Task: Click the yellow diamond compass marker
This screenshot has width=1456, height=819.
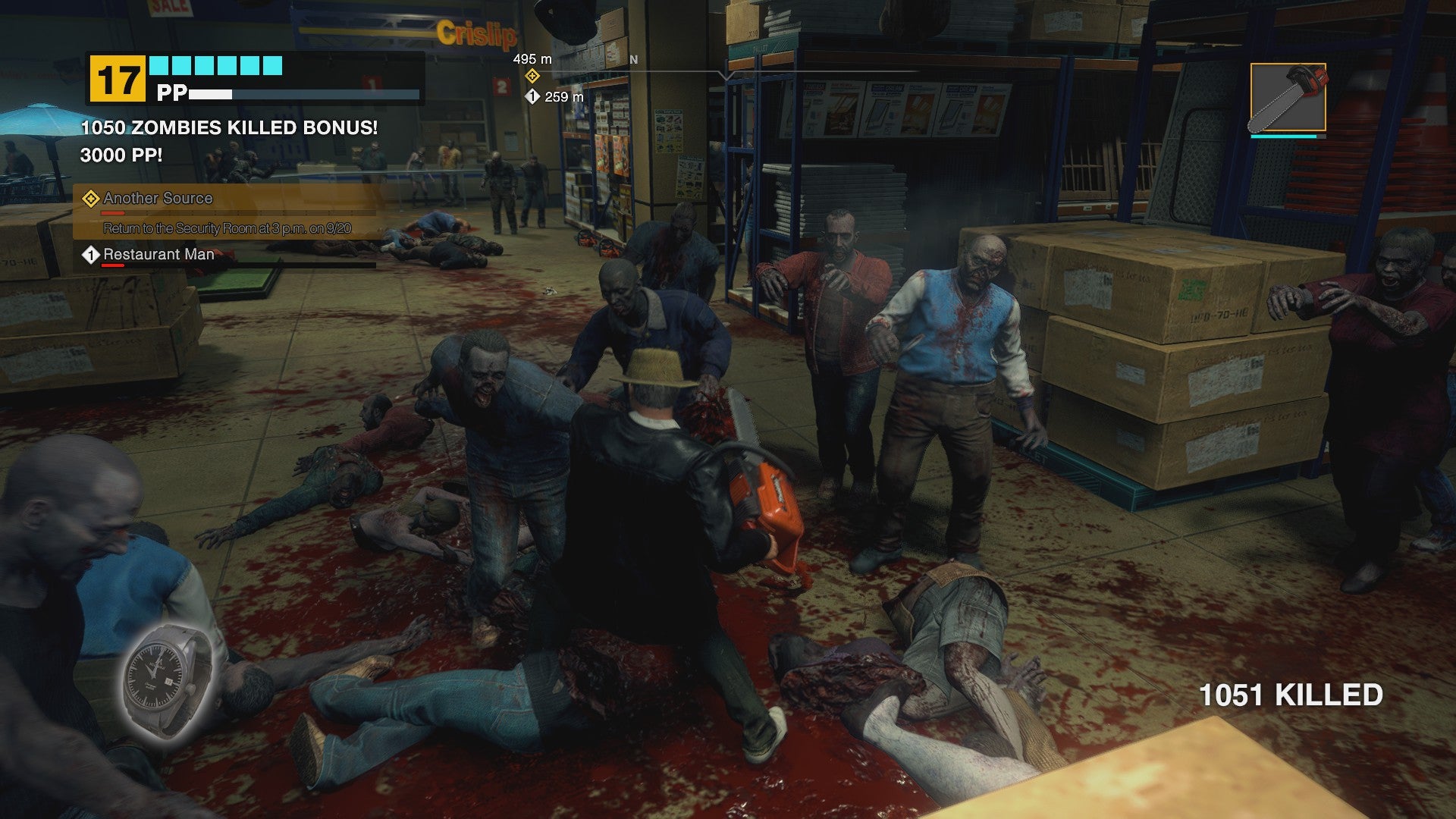Action: [x=532, y=76]
